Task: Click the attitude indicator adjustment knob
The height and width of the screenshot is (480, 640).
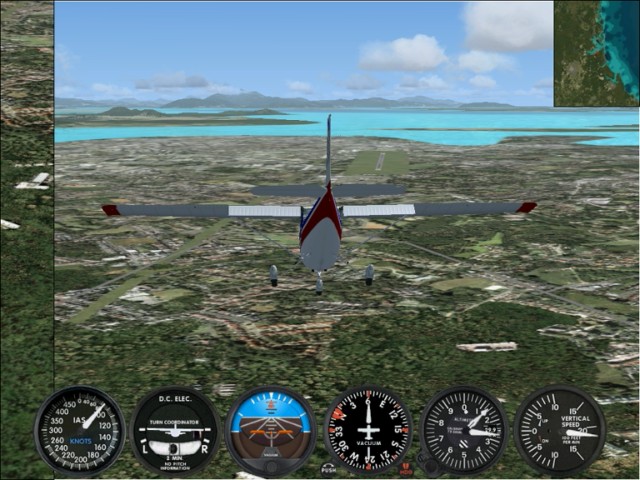Action: [x=270, y=468]
